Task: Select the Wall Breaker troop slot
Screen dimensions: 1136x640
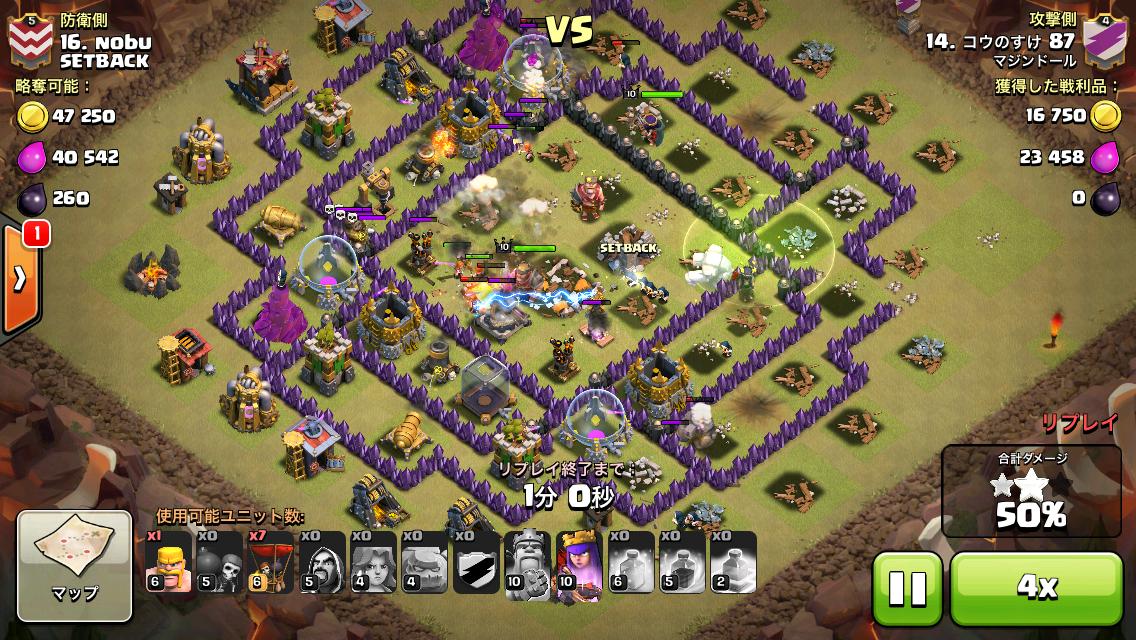Action: point(219,563)
